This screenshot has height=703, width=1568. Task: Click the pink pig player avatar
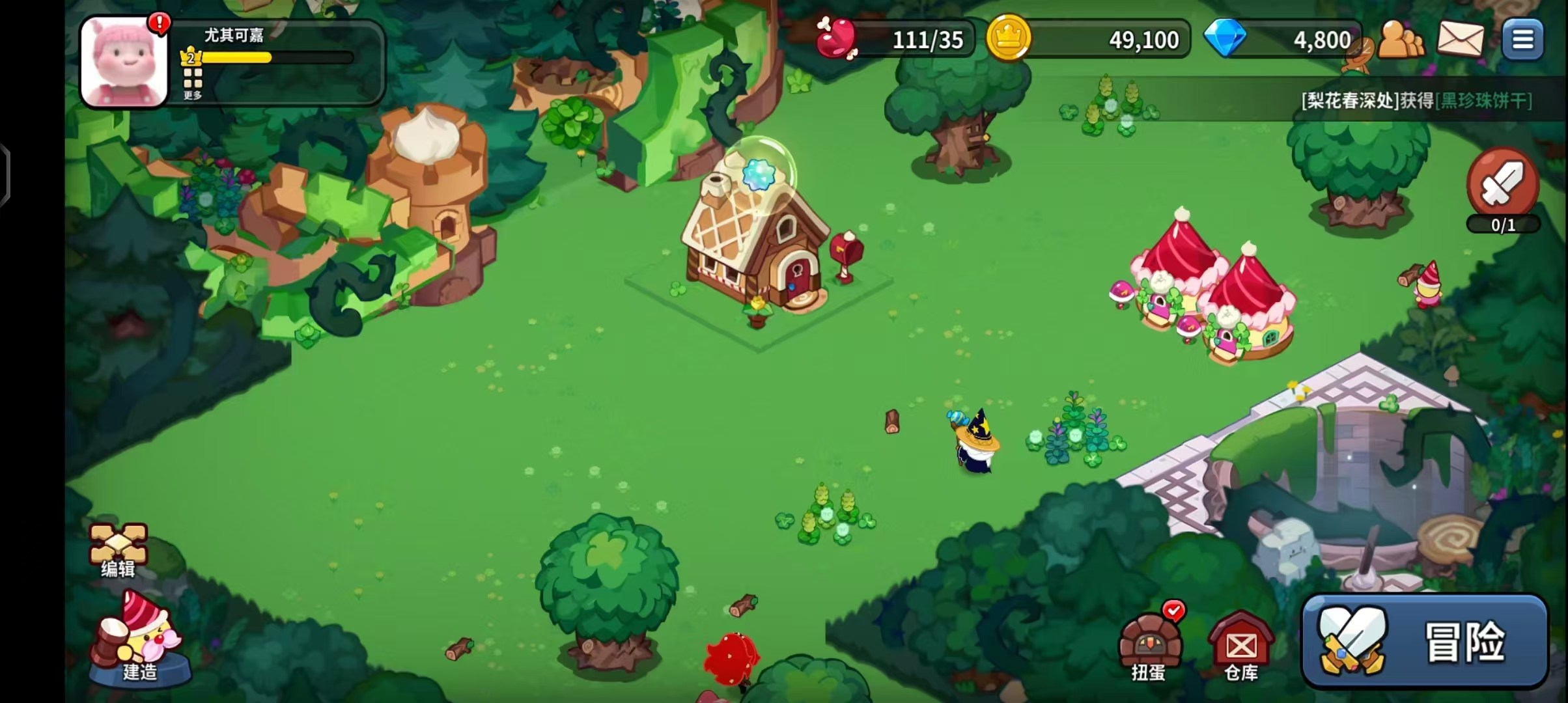[x=124, y=62]
